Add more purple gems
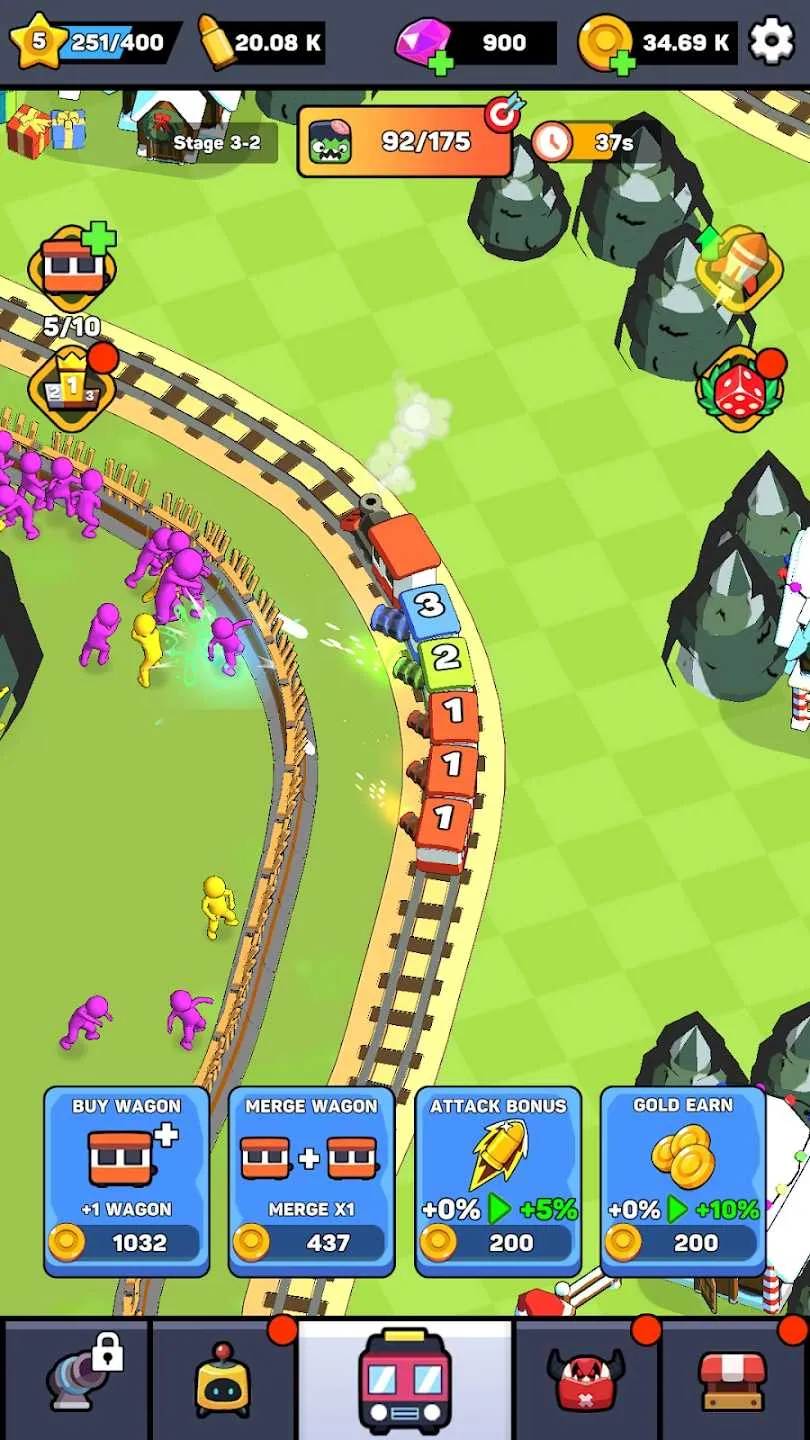The image size is (810, 1440). [438, 62]
